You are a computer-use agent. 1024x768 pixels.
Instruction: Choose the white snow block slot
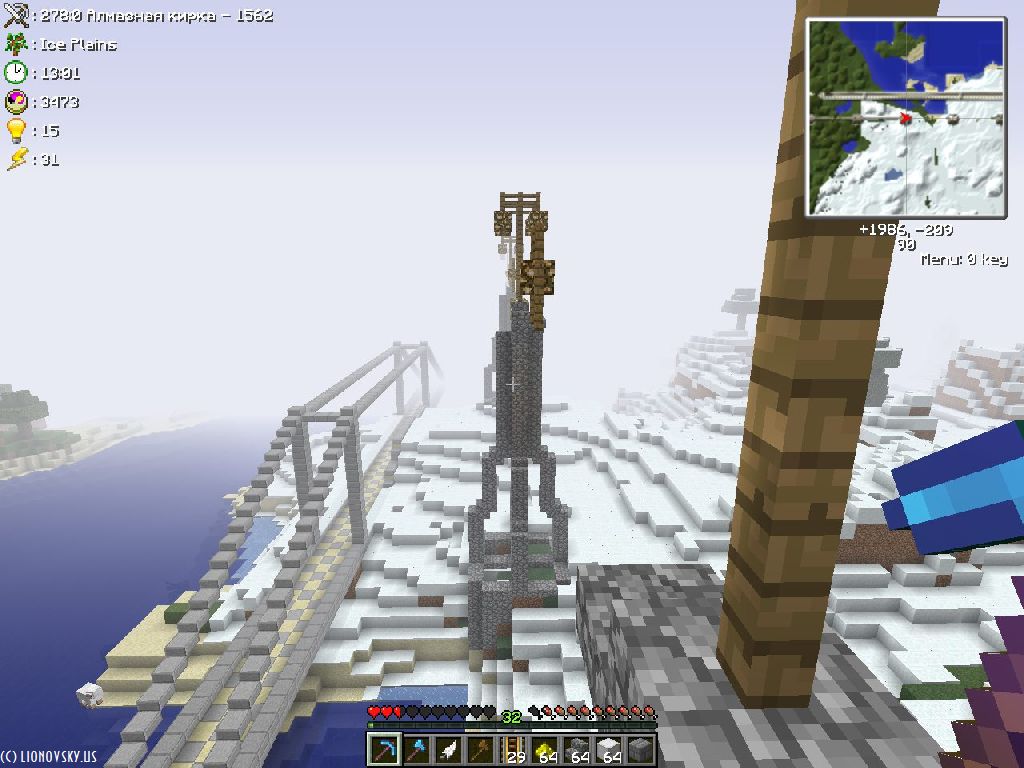(x=609, y=749)
